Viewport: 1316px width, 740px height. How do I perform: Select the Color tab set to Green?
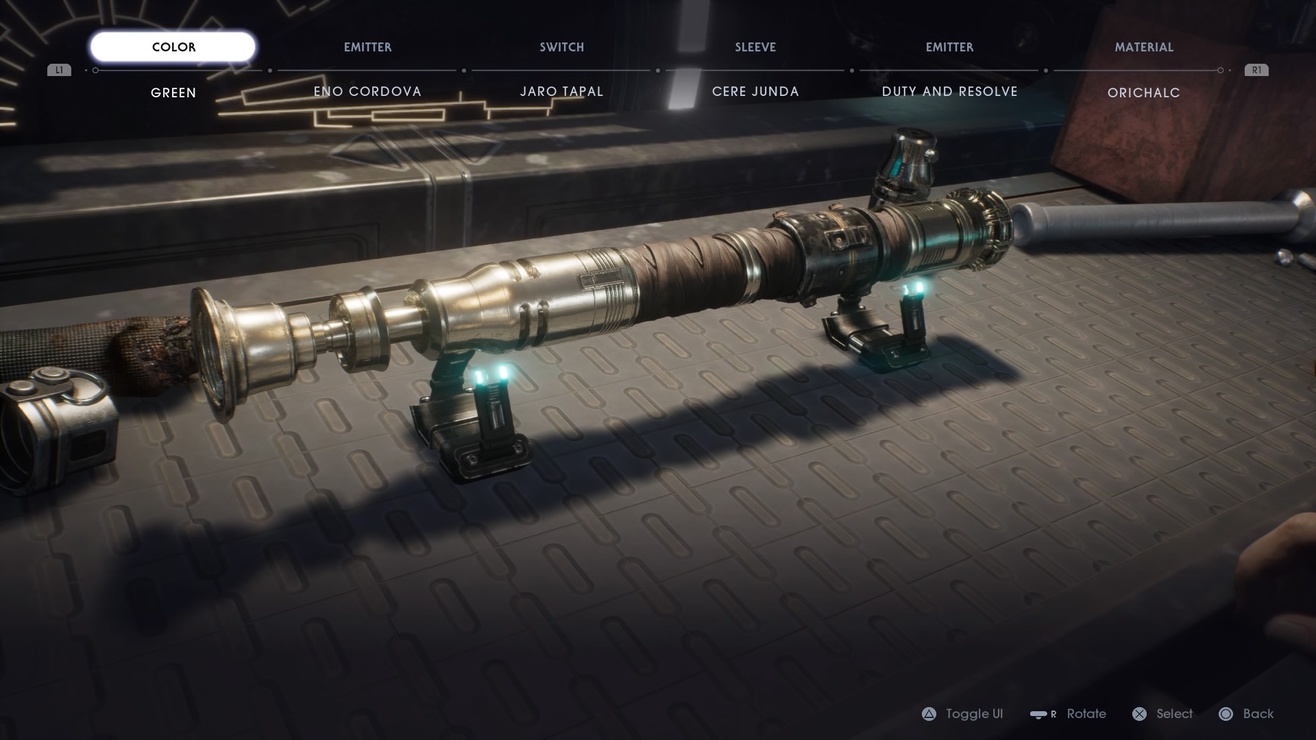[x=173, y=47]
